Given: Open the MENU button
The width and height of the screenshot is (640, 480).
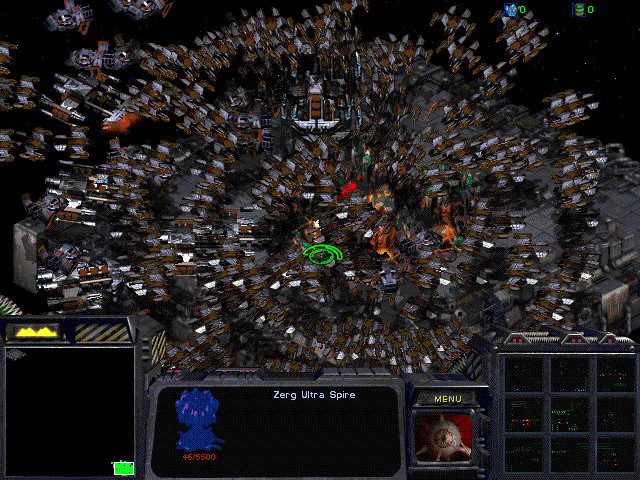Looking at the screenshot, I should [447, 399].
